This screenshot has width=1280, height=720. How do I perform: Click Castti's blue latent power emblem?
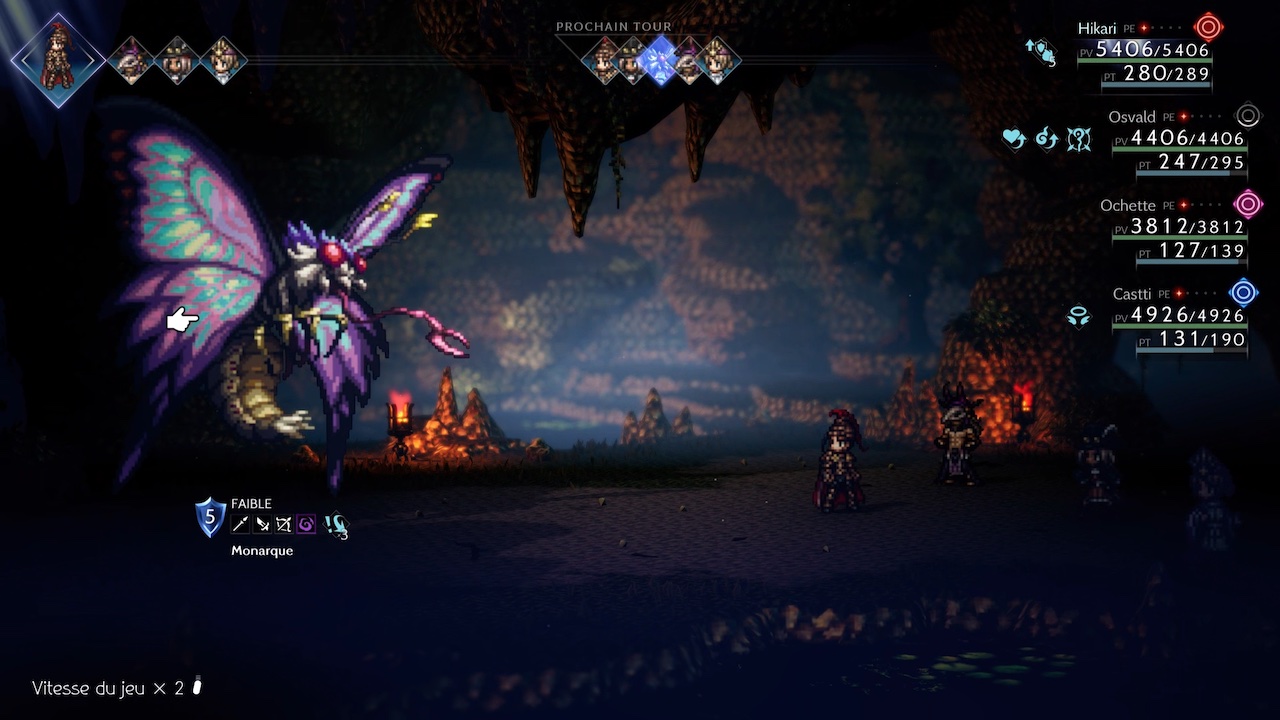click(x=1243, y=293)
